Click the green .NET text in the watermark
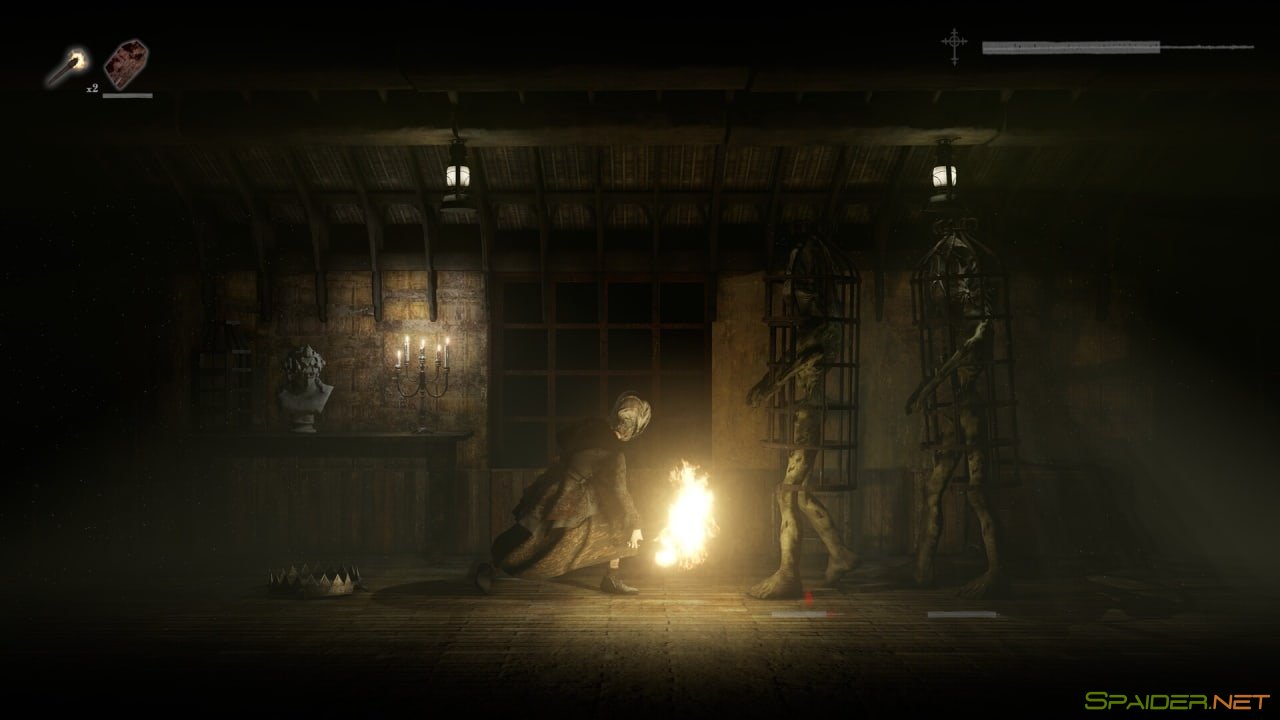Image resolution: width=1280 pixels, height=720 pixels. [x=1240, y=700]
